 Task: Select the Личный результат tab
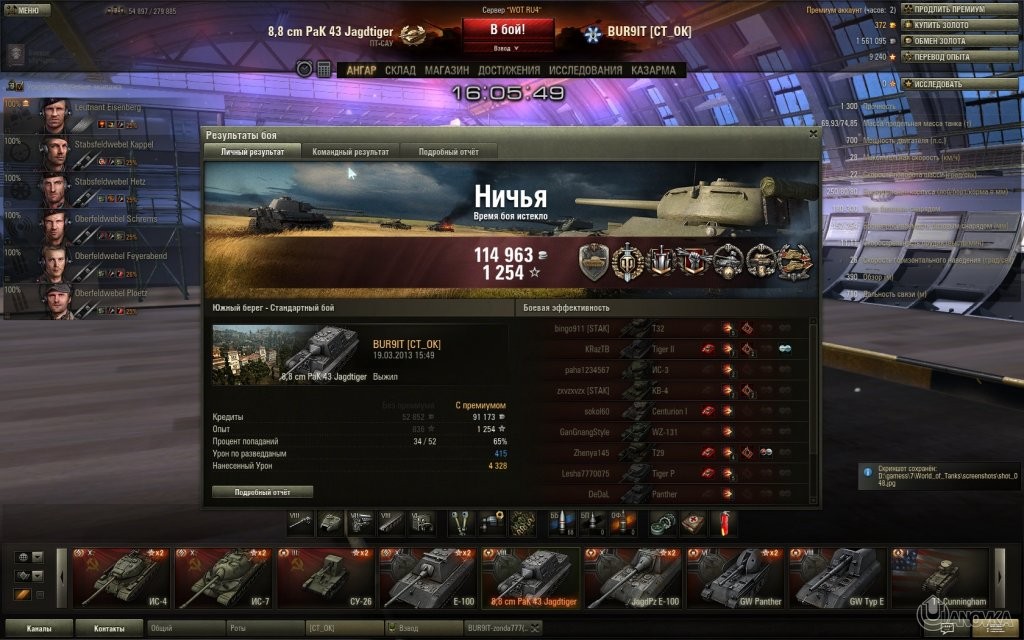tap(251, 151)
